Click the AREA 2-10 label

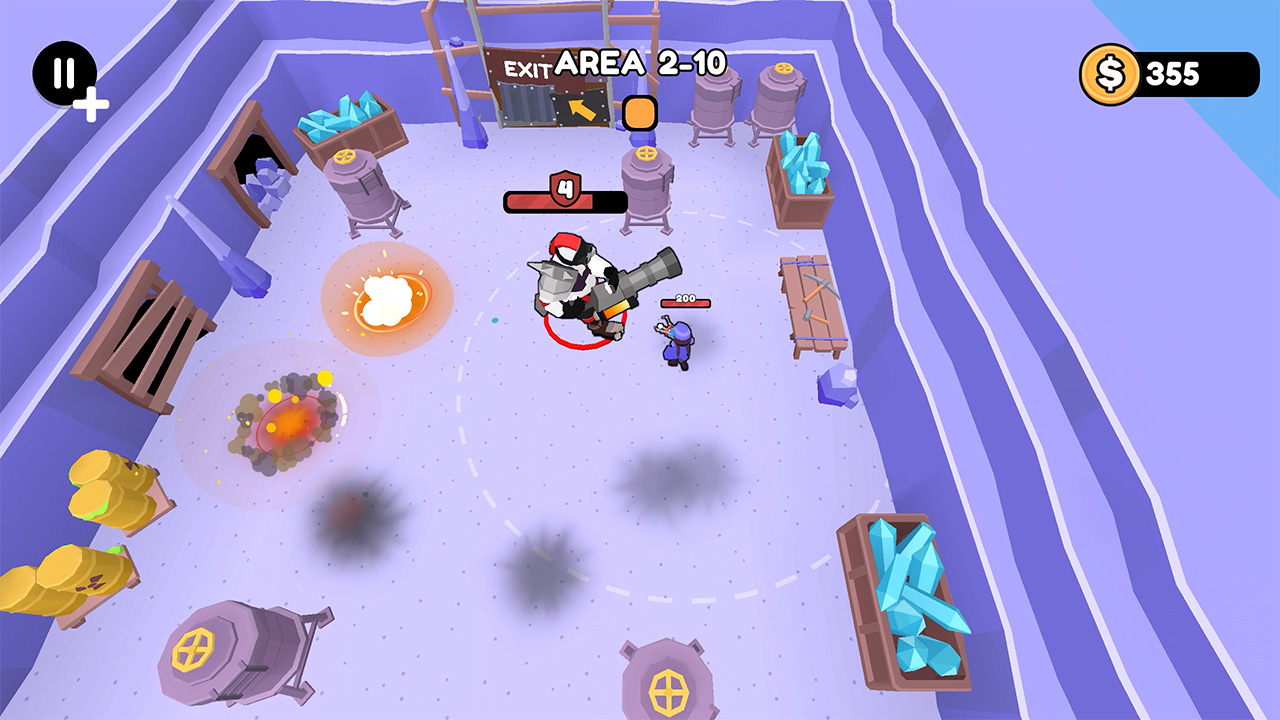[x=640, y=62]
